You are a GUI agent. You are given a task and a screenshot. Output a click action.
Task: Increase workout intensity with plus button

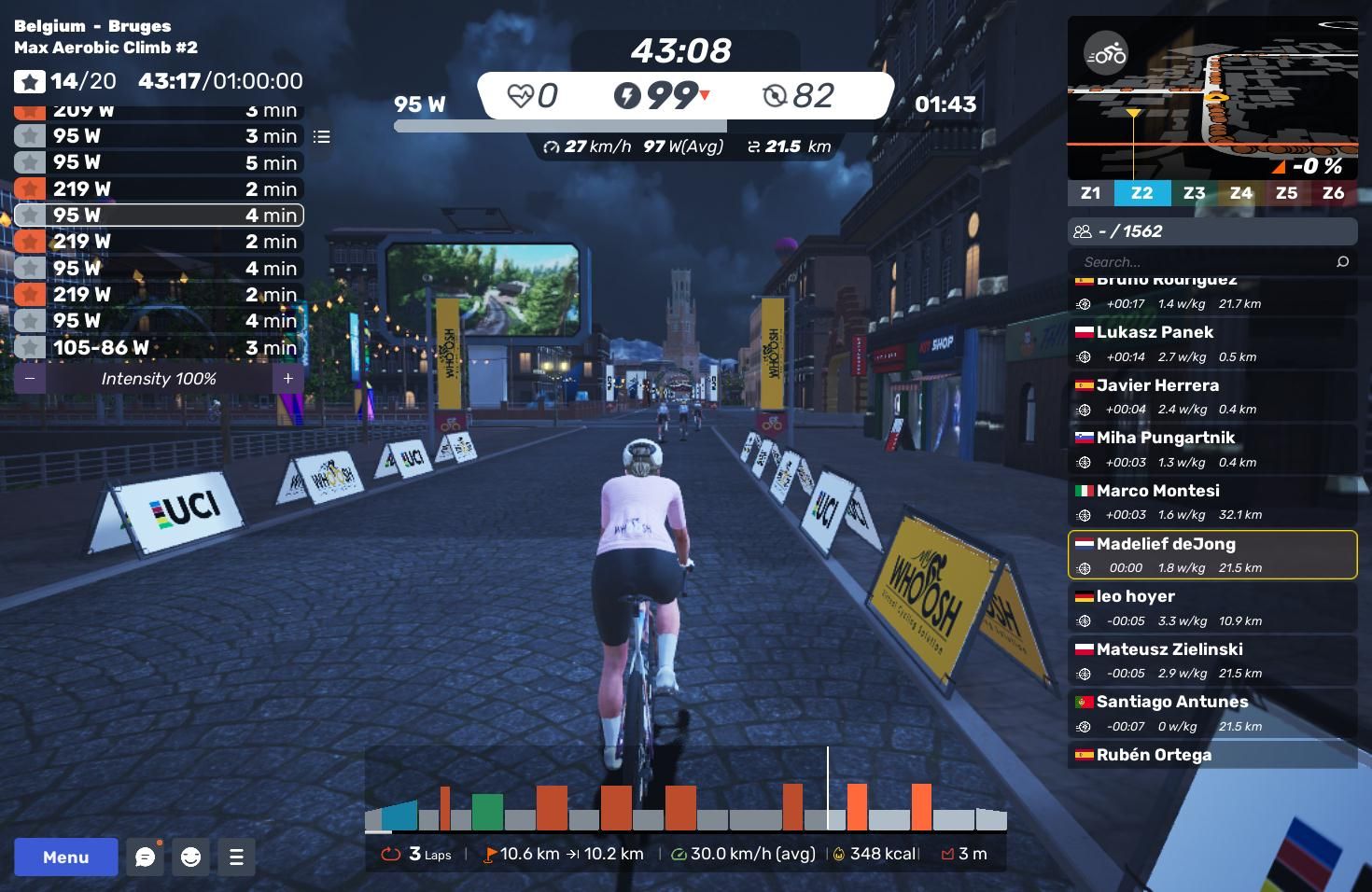click(288, 379)
